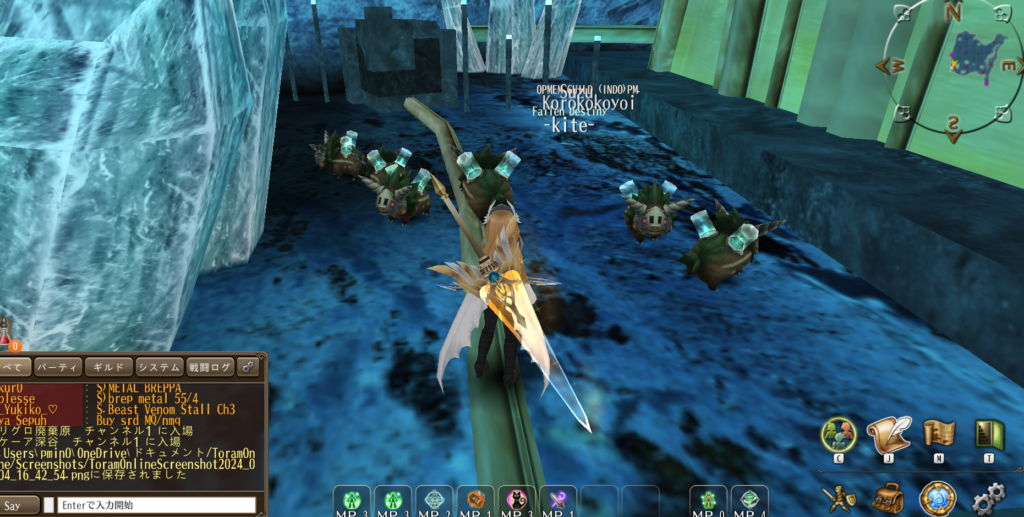Focus the chat text input field
Viewport: 1024px width, 517px height.
coord(156,505)
